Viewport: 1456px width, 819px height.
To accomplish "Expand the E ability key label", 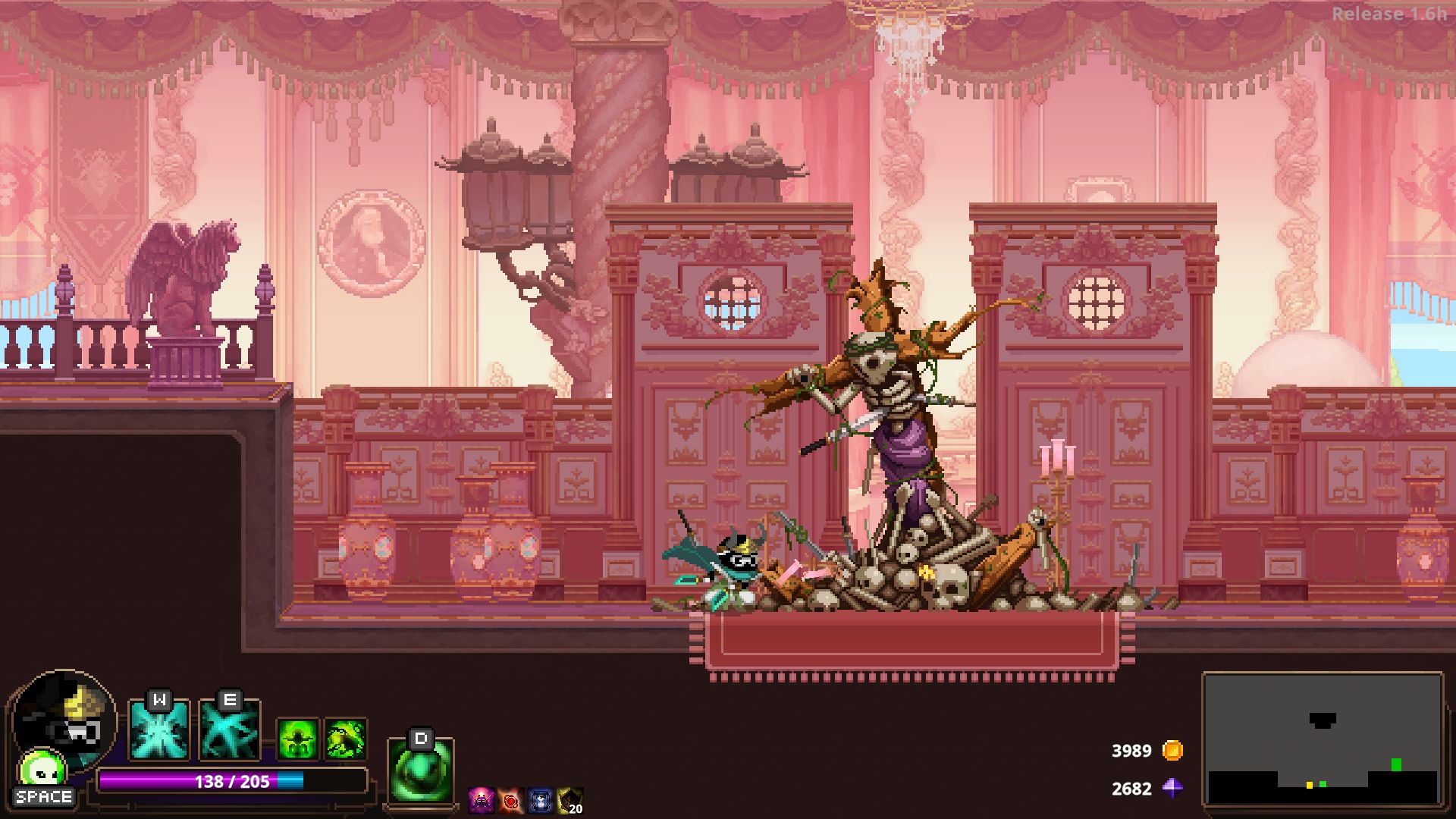I will (231, 701).
